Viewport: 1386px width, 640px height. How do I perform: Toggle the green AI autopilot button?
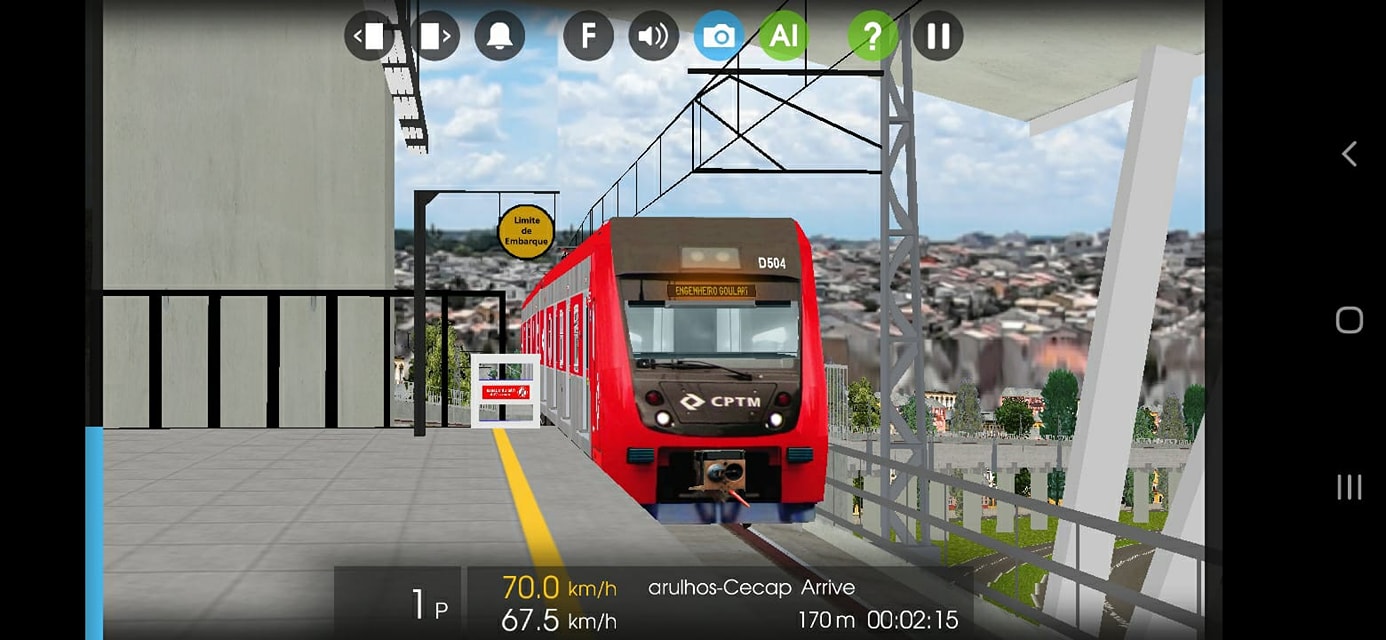pyautogui.click(x=783, y=36)
